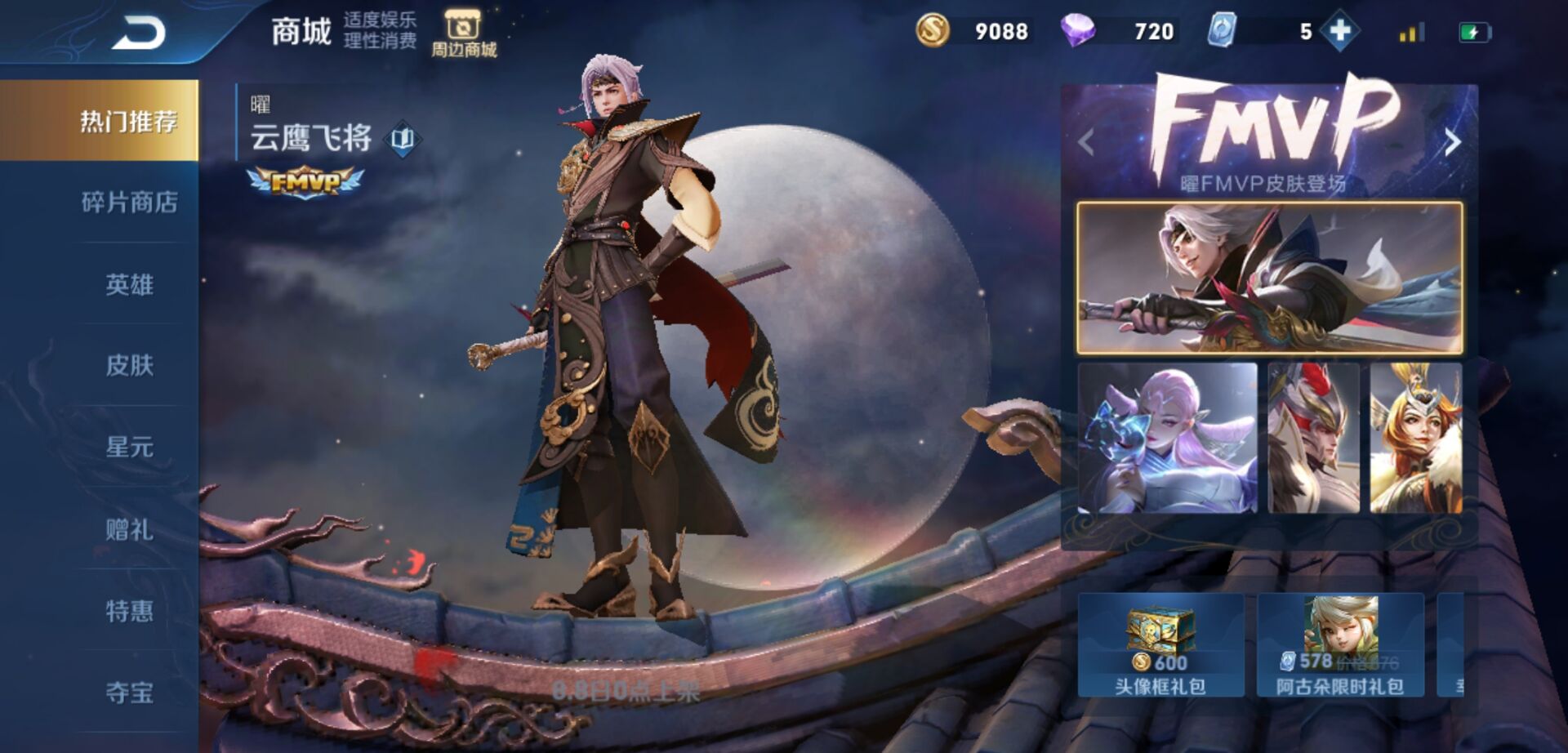
Task: Open the 赠礼 gifting section
Action: tap(129, 529)
